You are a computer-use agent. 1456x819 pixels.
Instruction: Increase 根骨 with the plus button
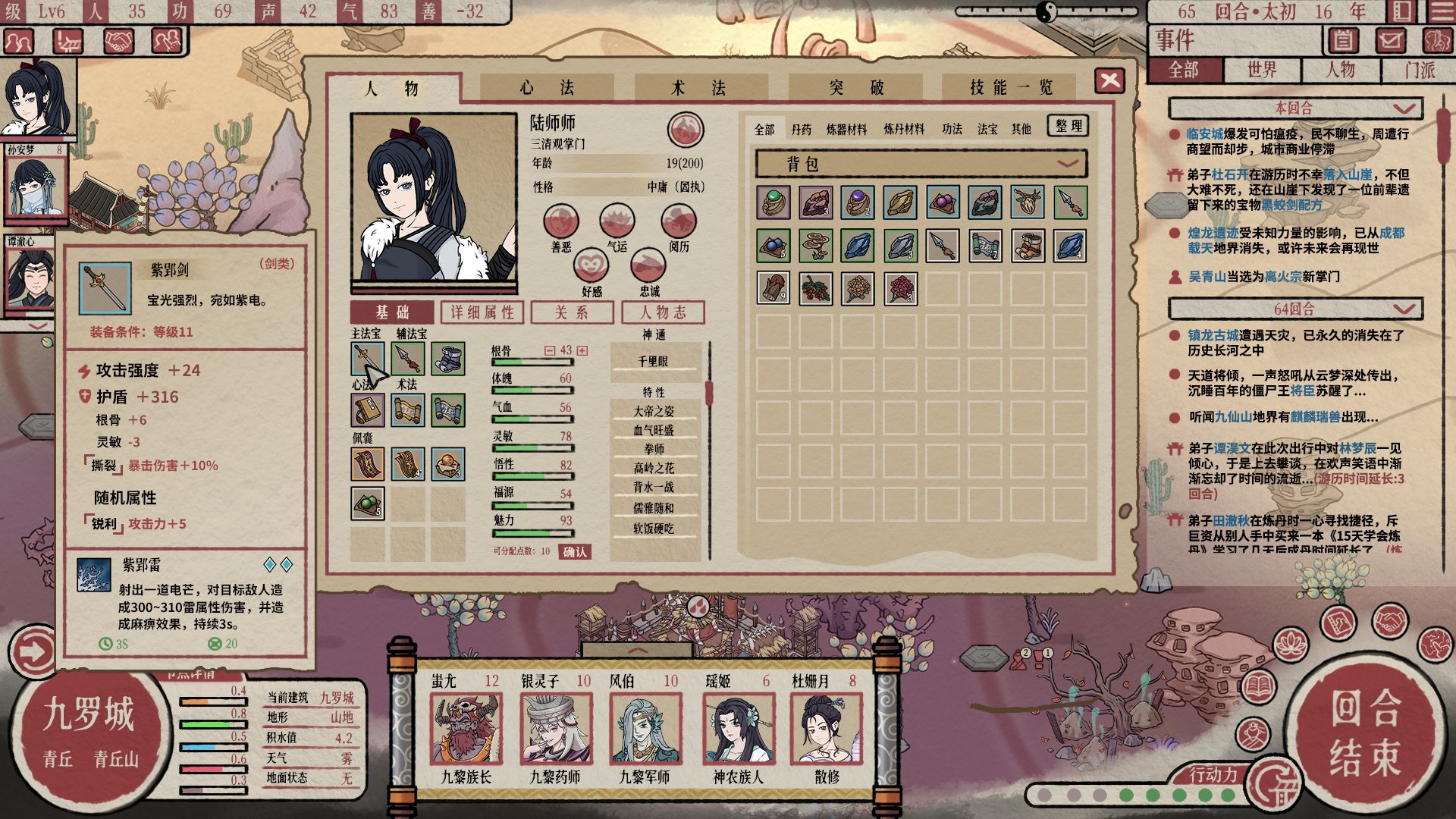pos(582,350)
